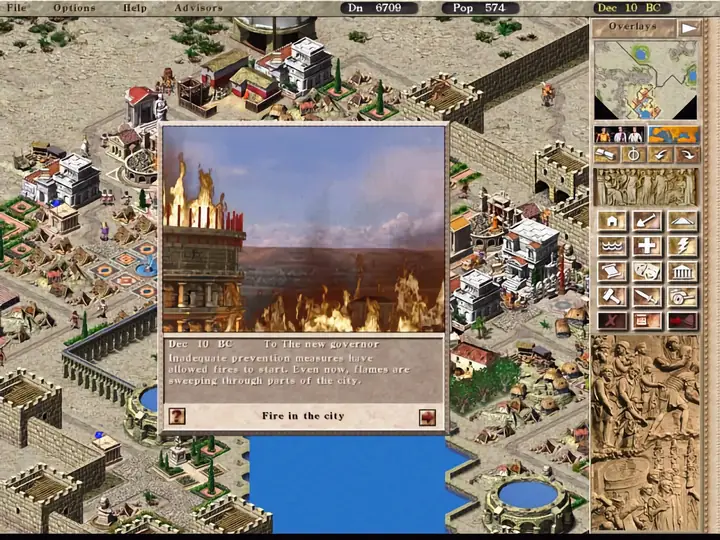Collapse the sidebar with the arrow button
Viewport: 720px width, 540px height.
689,28
